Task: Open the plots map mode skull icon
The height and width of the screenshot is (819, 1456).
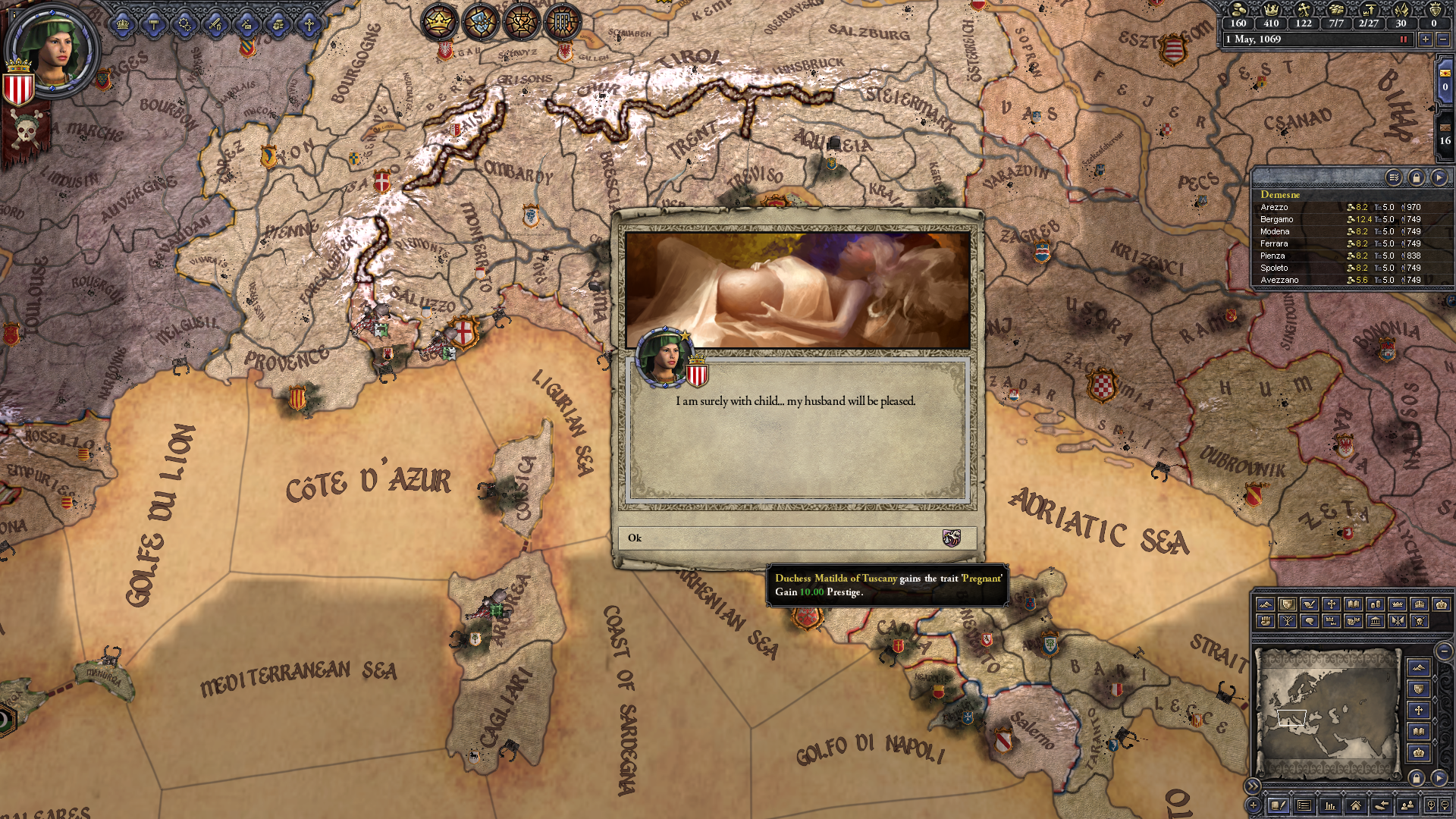Action: point(1420,622)
